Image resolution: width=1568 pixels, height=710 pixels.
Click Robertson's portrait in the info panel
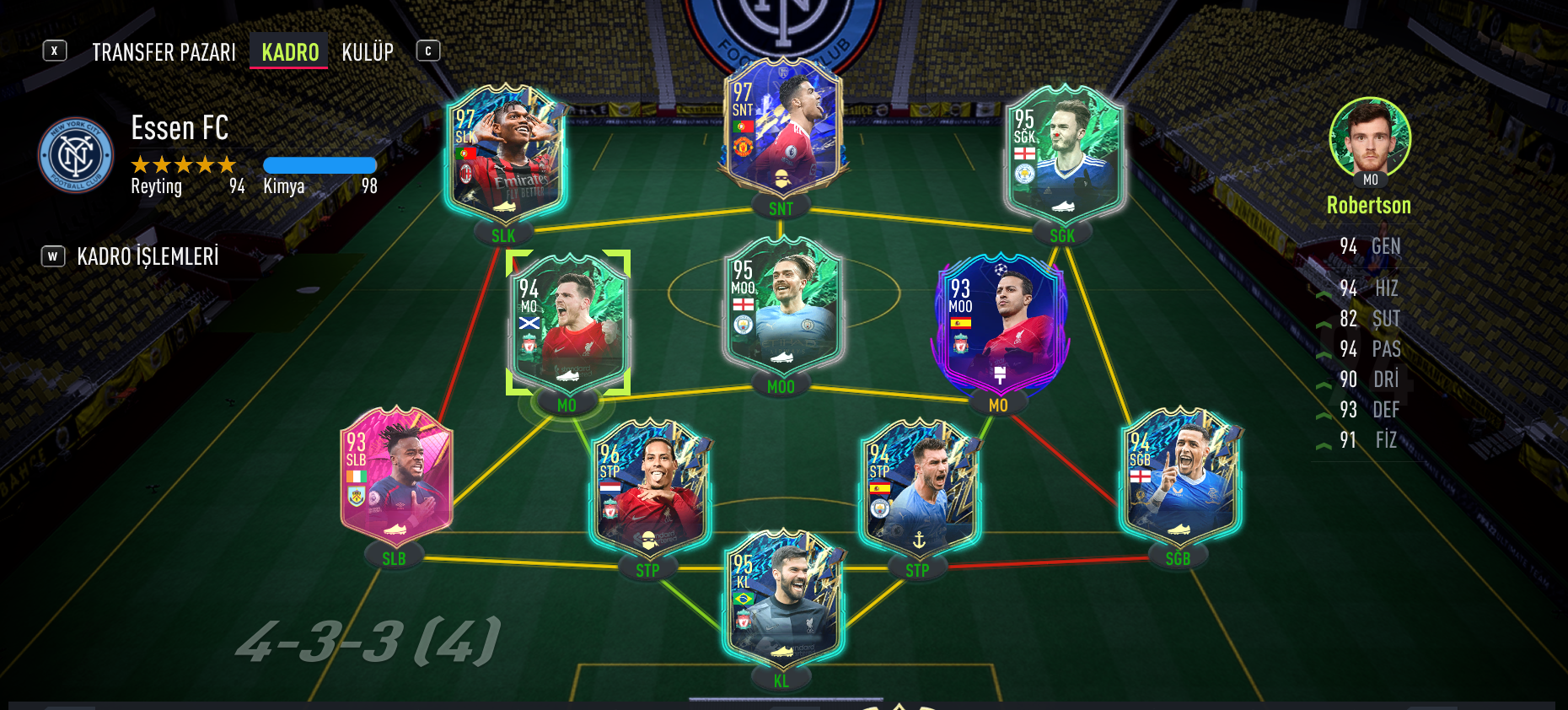tap(1370, 137)
